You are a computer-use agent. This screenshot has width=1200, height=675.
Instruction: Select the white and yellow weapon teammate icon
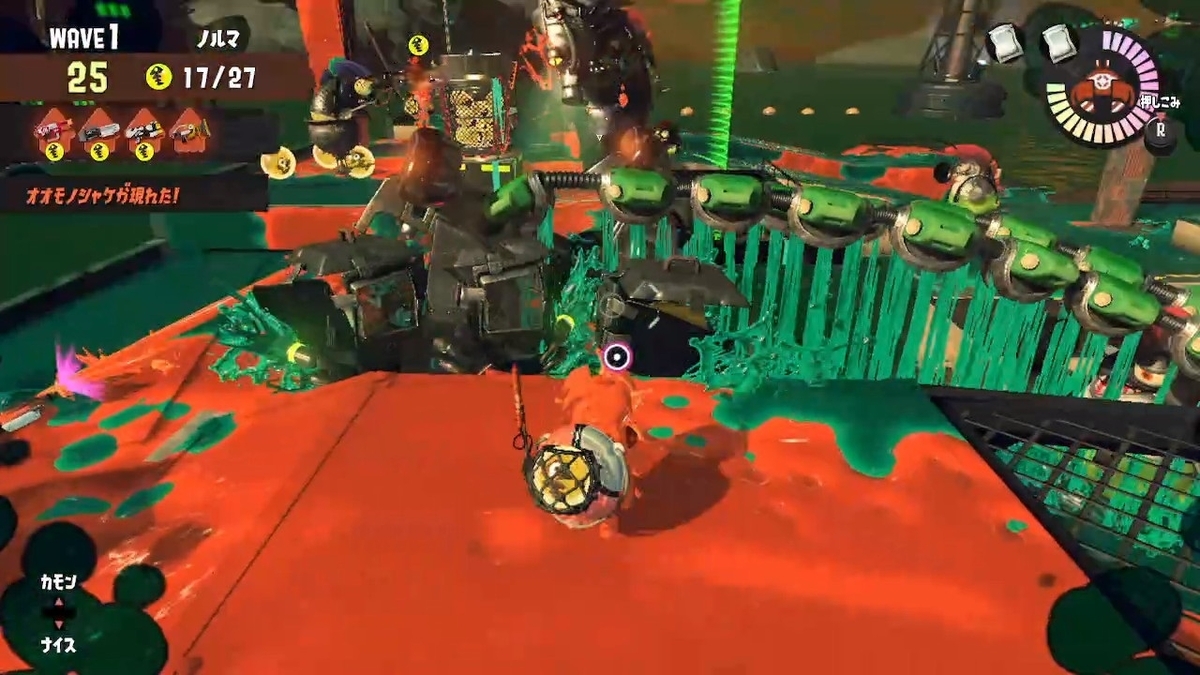[144, 131]
